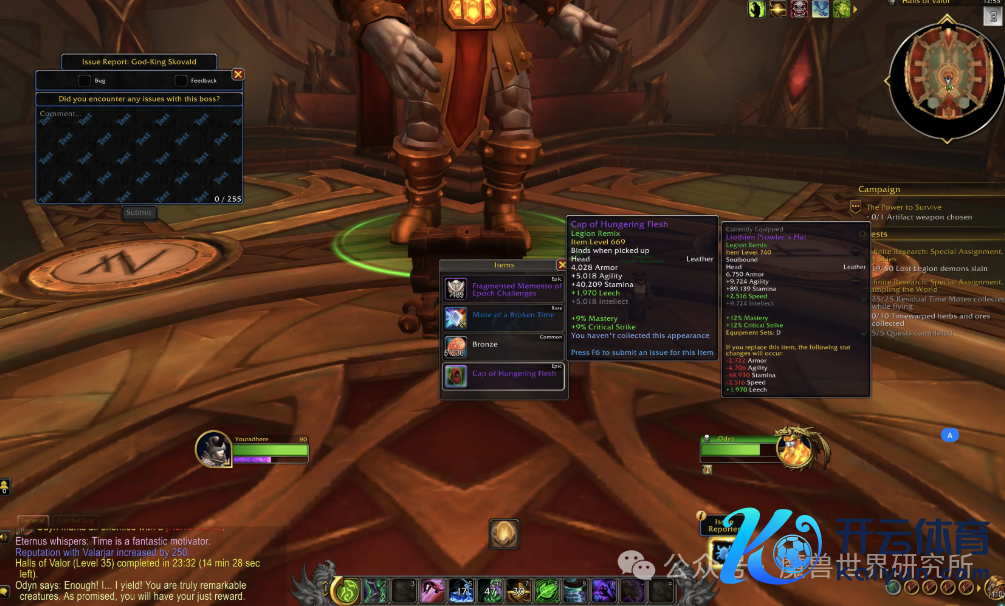Take the Bronze currency from loot
The image size is (1005, 606).
coord(456,347)
